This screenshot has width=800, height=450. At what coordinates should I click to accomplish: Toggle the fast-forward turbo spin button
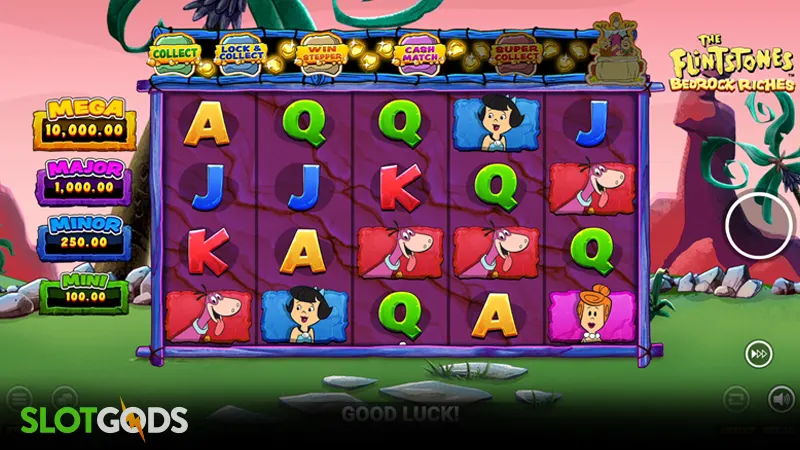click(x=758, y=353)
